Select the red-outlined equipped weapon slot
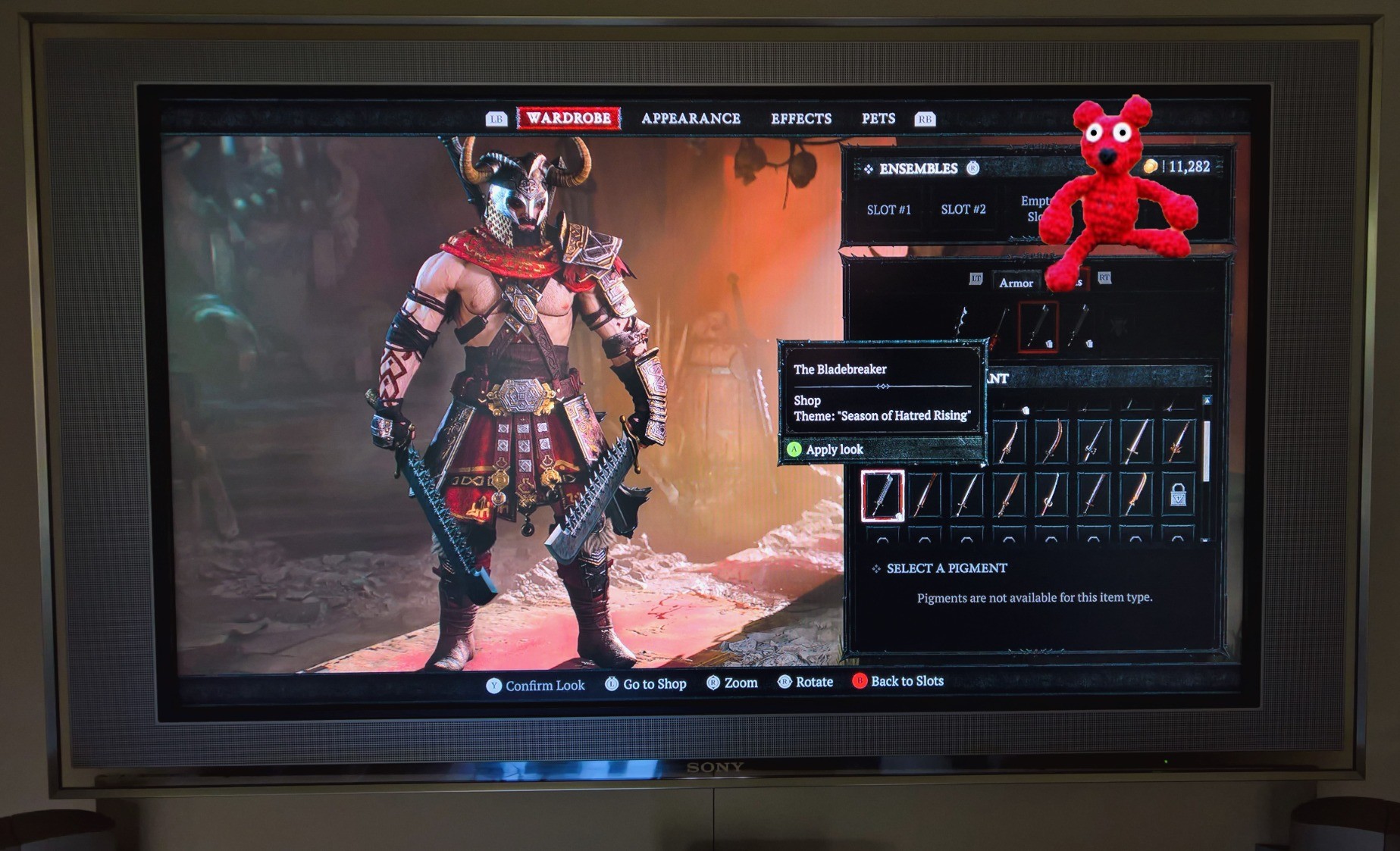The height and width of the screenshot is (851, 1400). [x=1038, y=327]
